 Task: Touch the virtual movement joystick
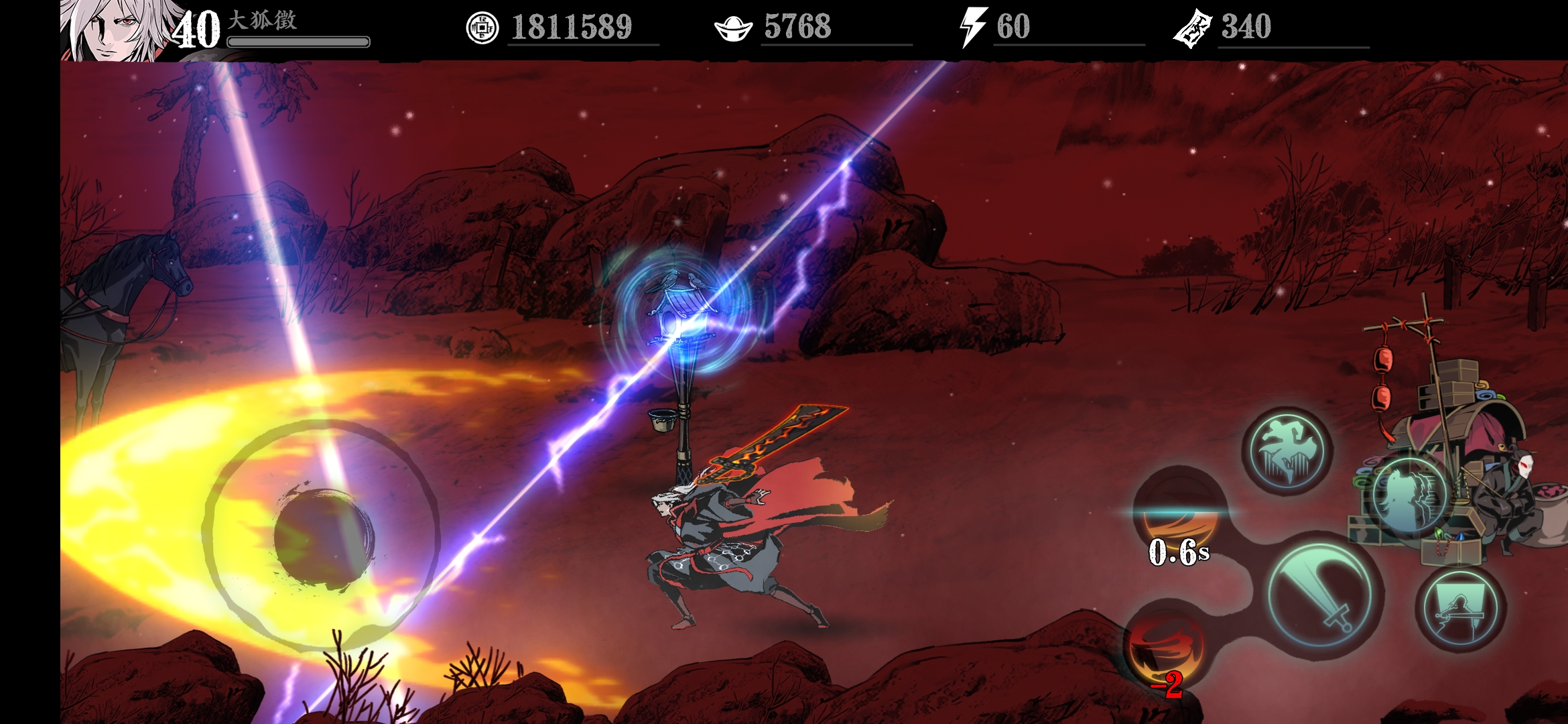pos(323,536)
